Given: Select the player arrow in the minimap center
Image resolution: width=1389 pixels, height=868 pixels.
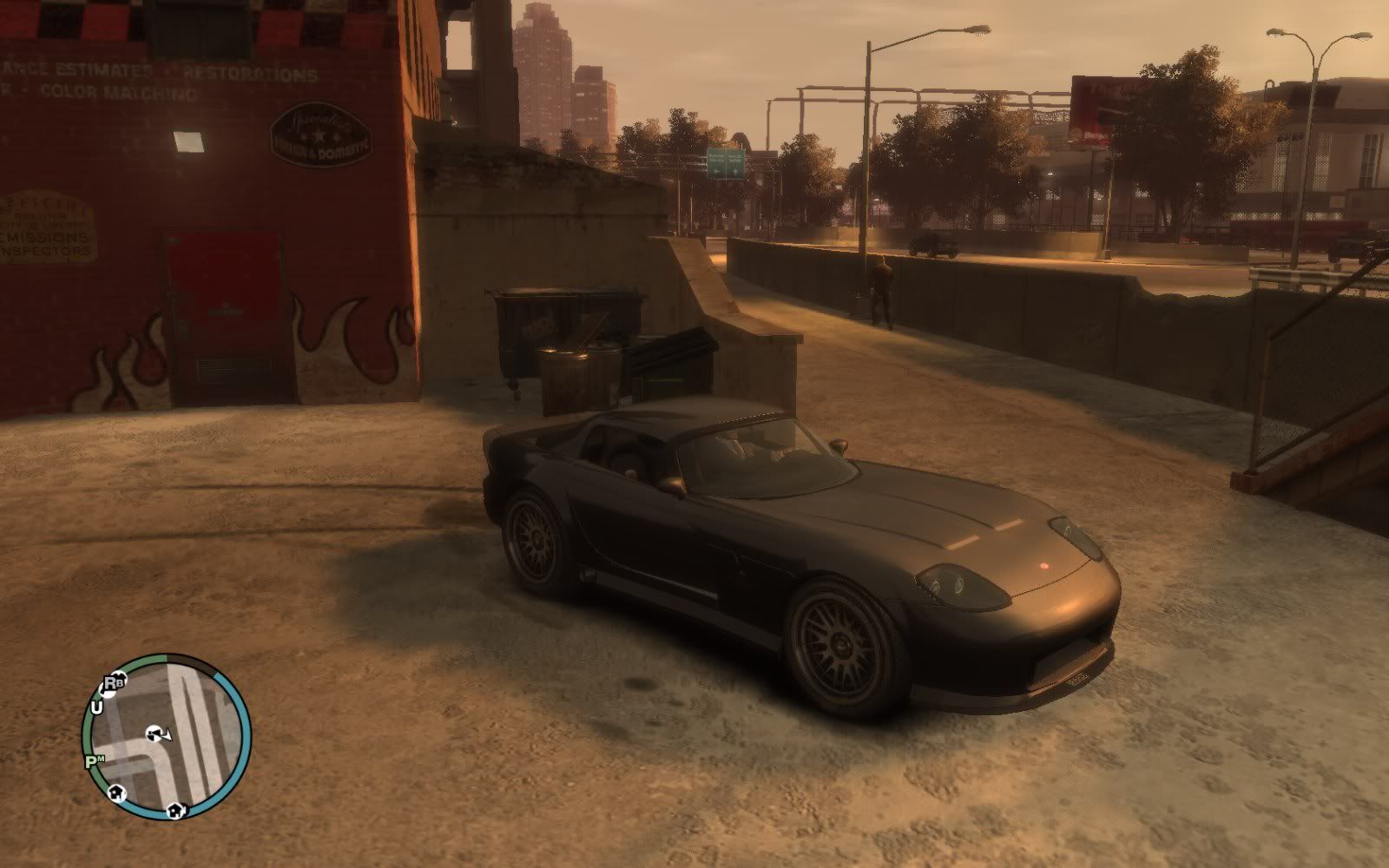Looking at the screenshot, I should point(159,734).
